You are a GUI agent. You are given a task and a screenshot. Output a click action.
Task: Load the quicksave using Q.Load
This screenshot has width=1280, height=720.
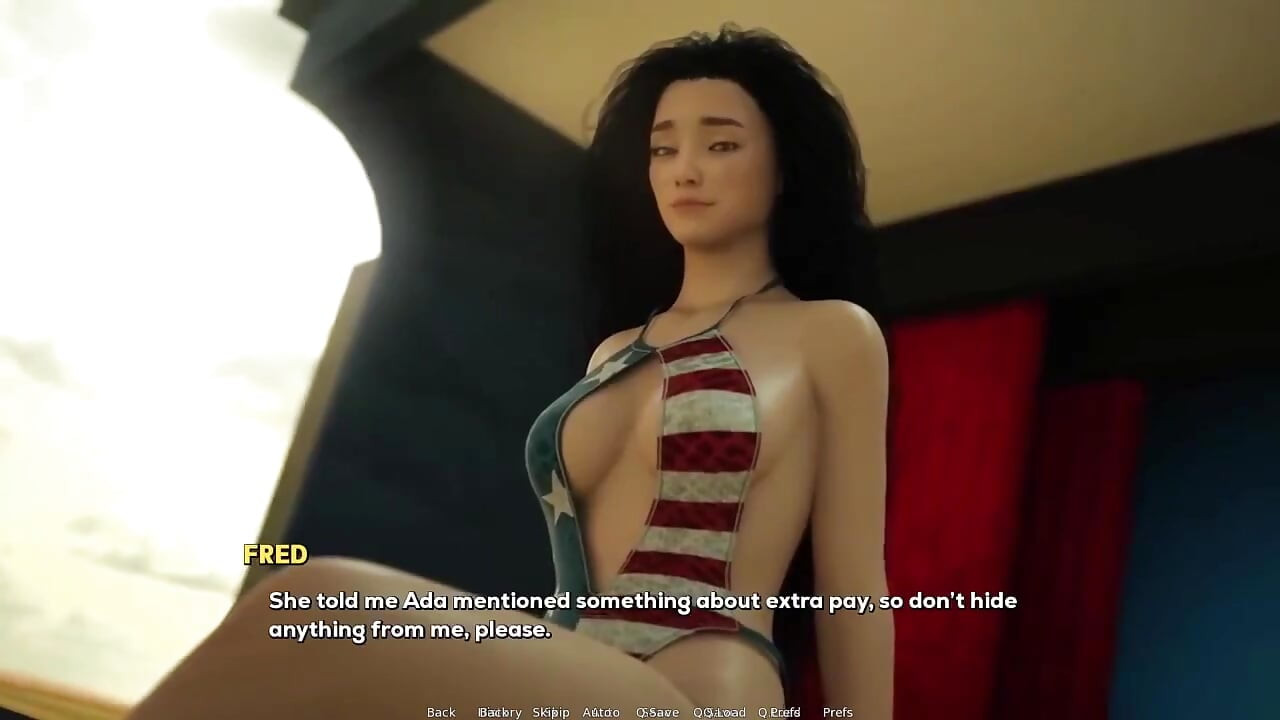tap(718, 712)
